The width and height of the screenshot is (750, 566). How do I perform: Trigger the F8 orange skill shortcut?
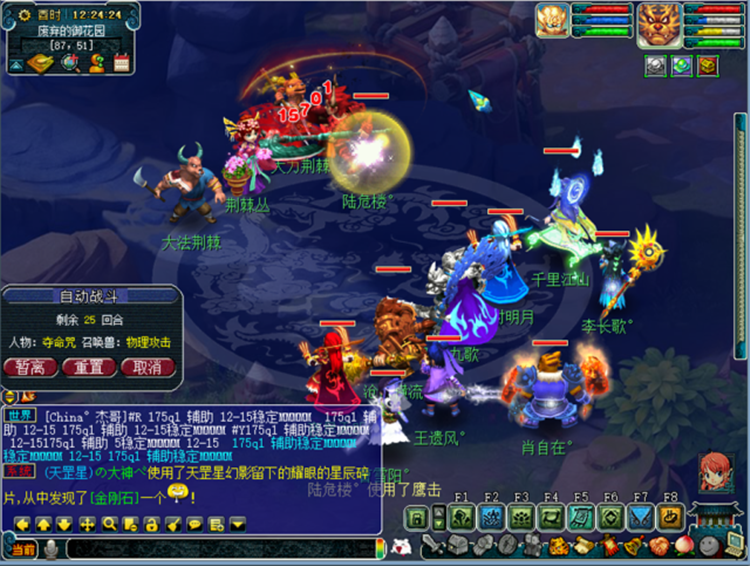(671, 517)
